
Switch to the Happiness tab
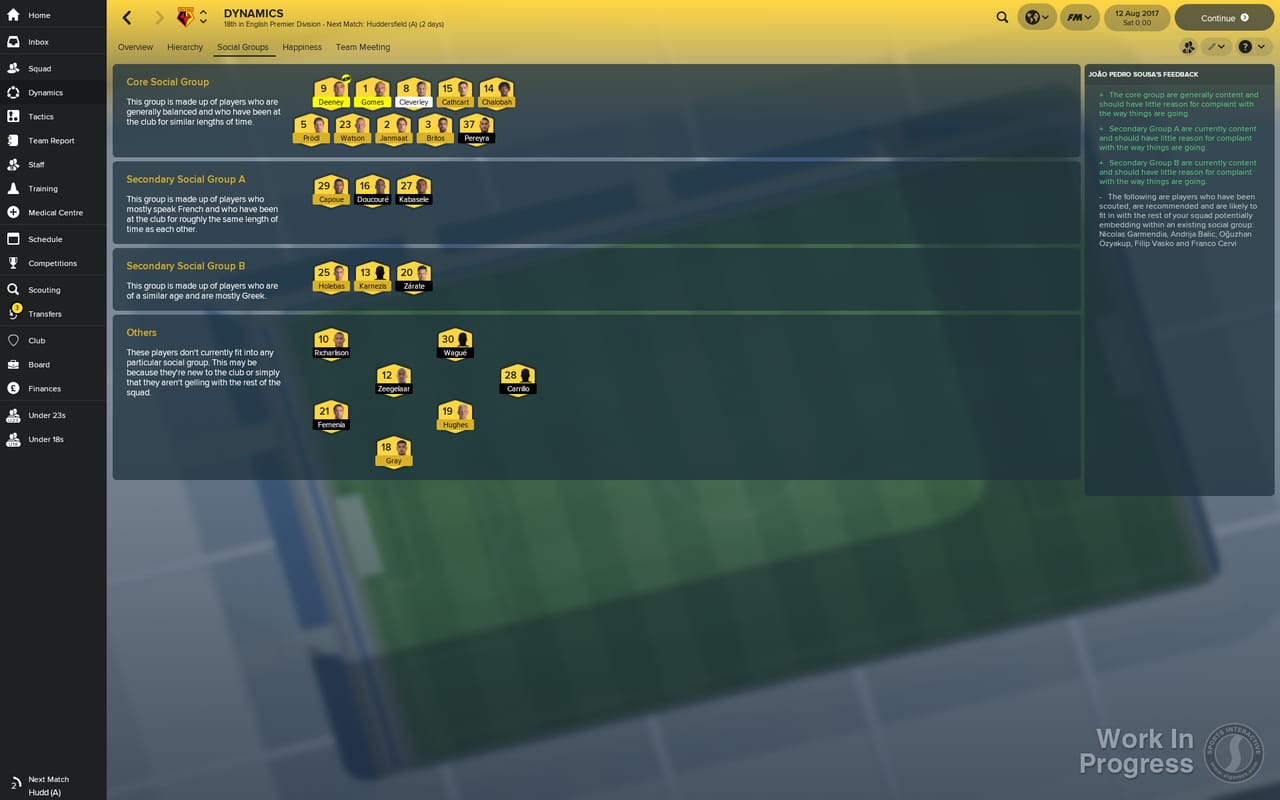point(301,47)
